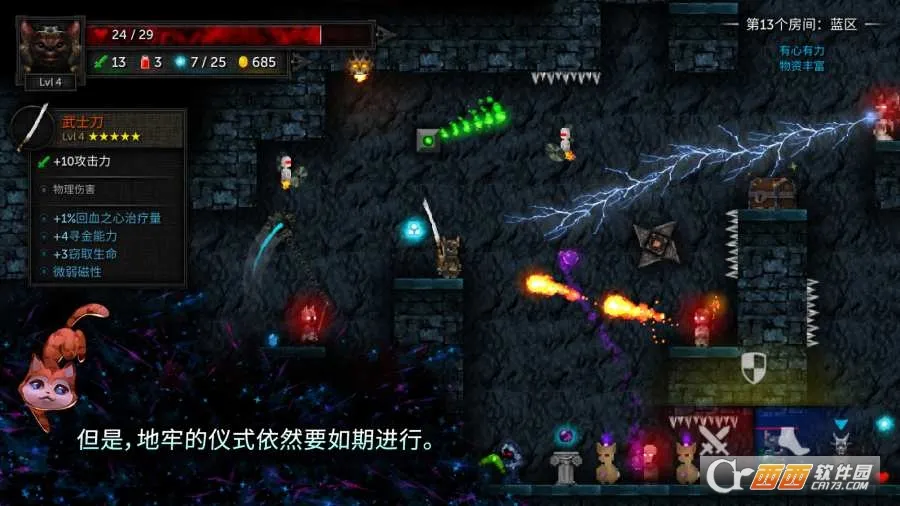Click the cat hero portrait
The width and height of the screenshot is (900, 506).
(50, 47)
